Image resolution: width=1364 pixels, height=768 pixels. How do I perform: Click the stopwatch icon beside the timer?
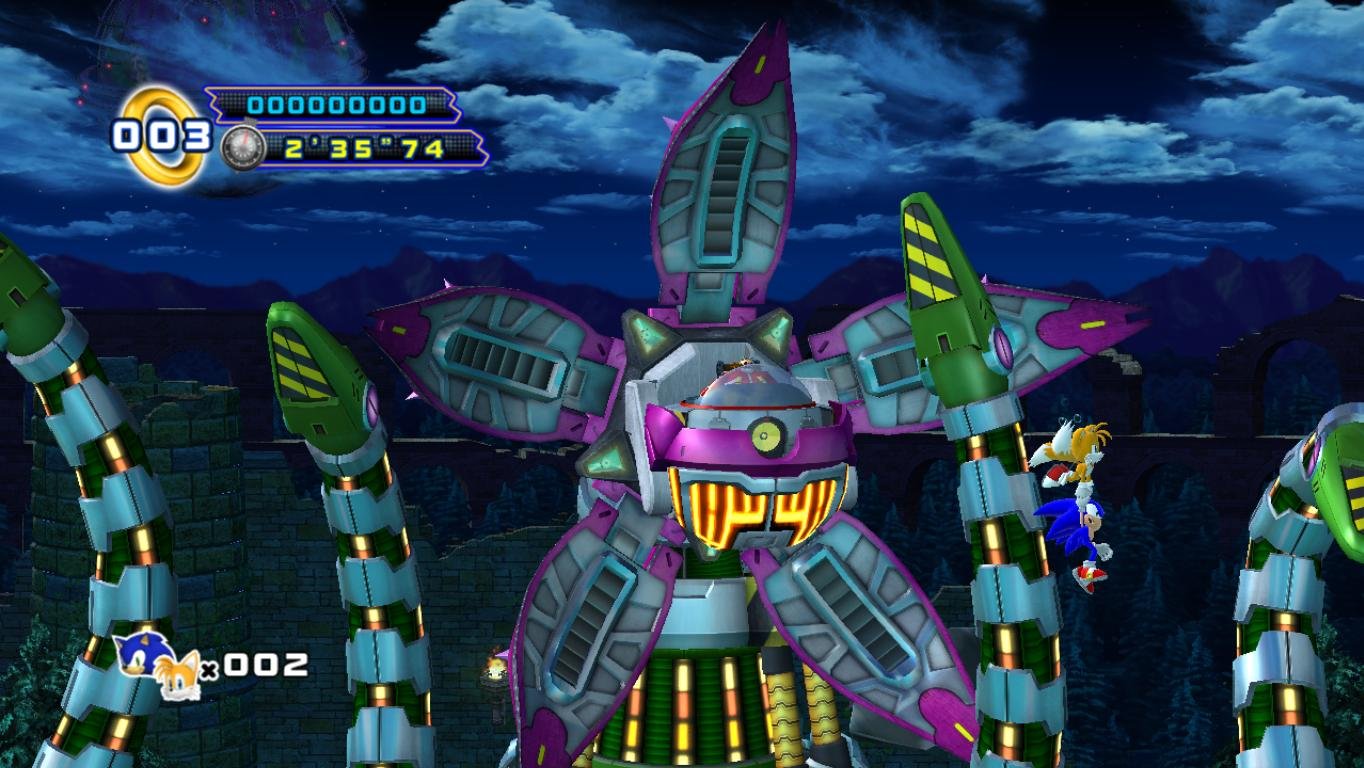(242, 149)
